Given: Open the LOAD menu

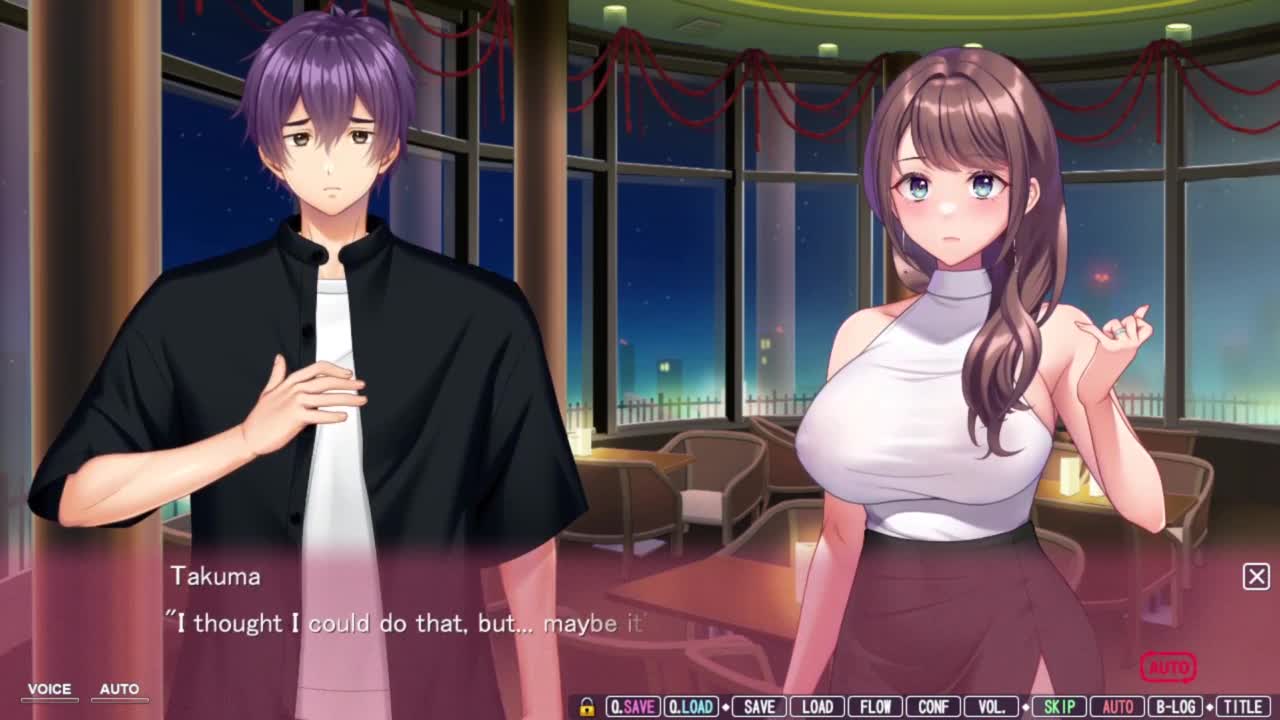Looking at the screenshot, I should coord(817,707).
